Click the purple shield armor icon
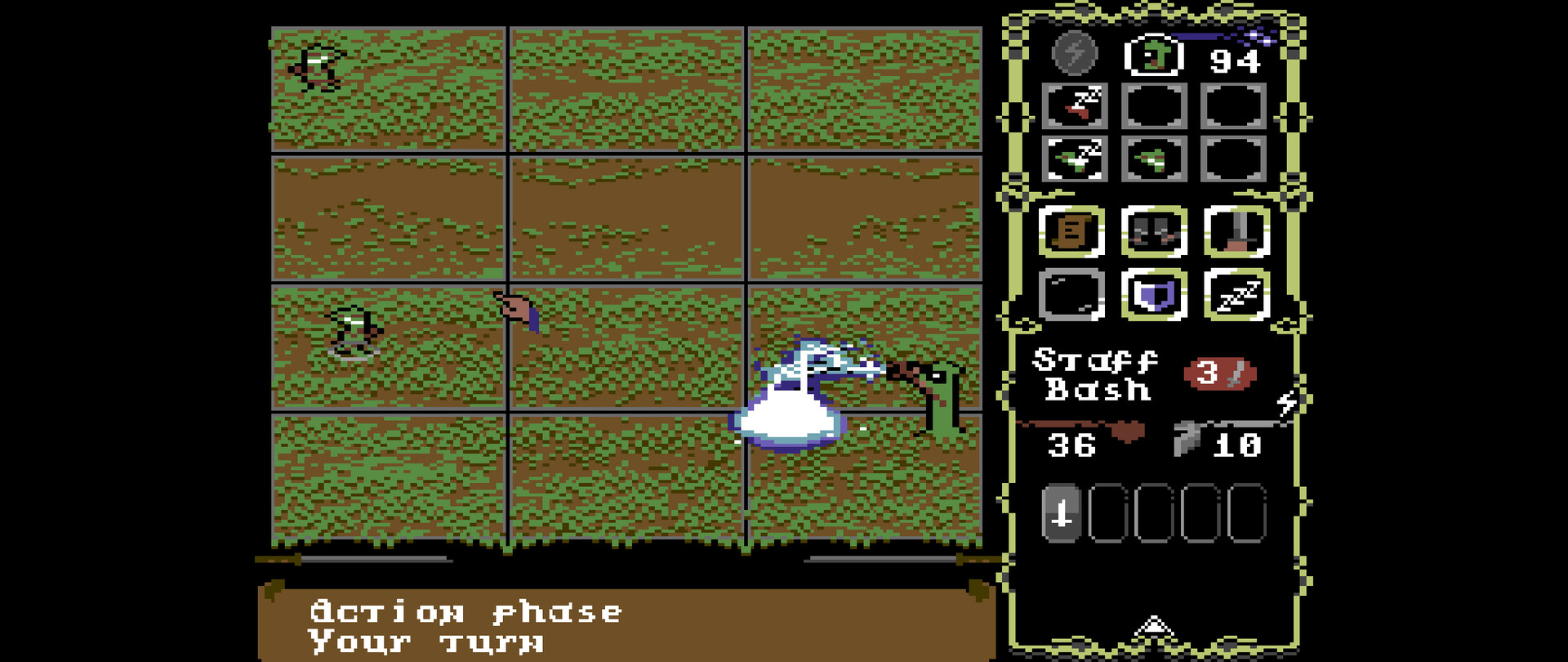Screen dimensions: 1568x662 point(1154,297)
